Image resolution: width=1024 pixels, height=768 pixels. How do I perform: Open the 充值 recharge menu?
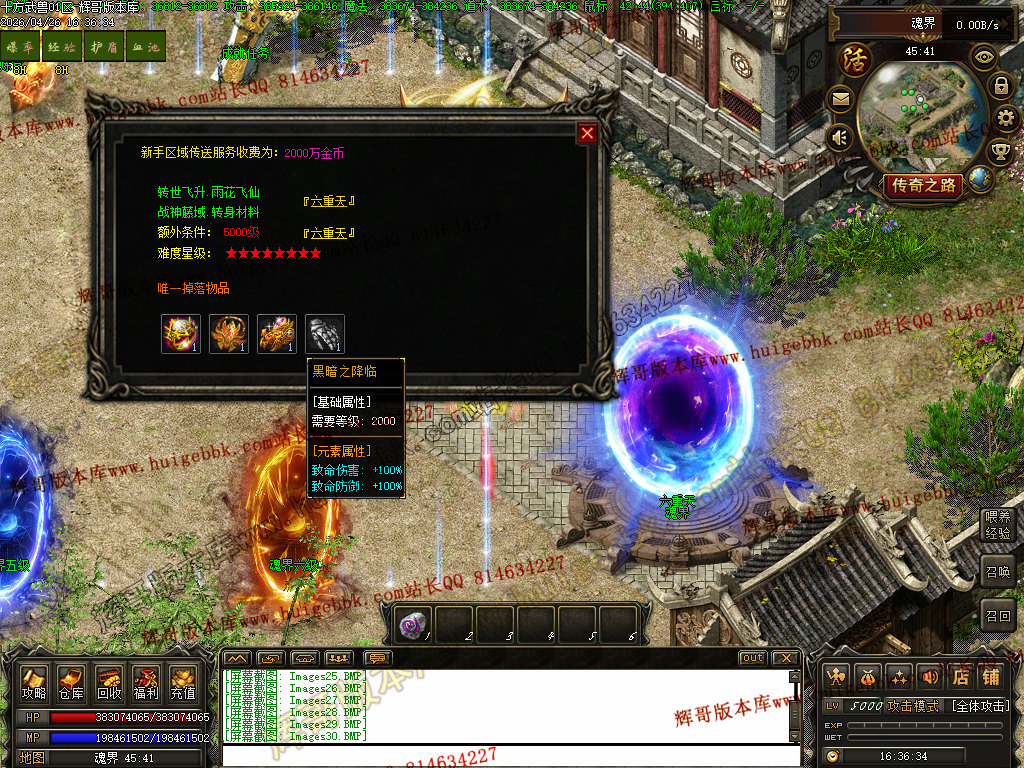[183, 683]
